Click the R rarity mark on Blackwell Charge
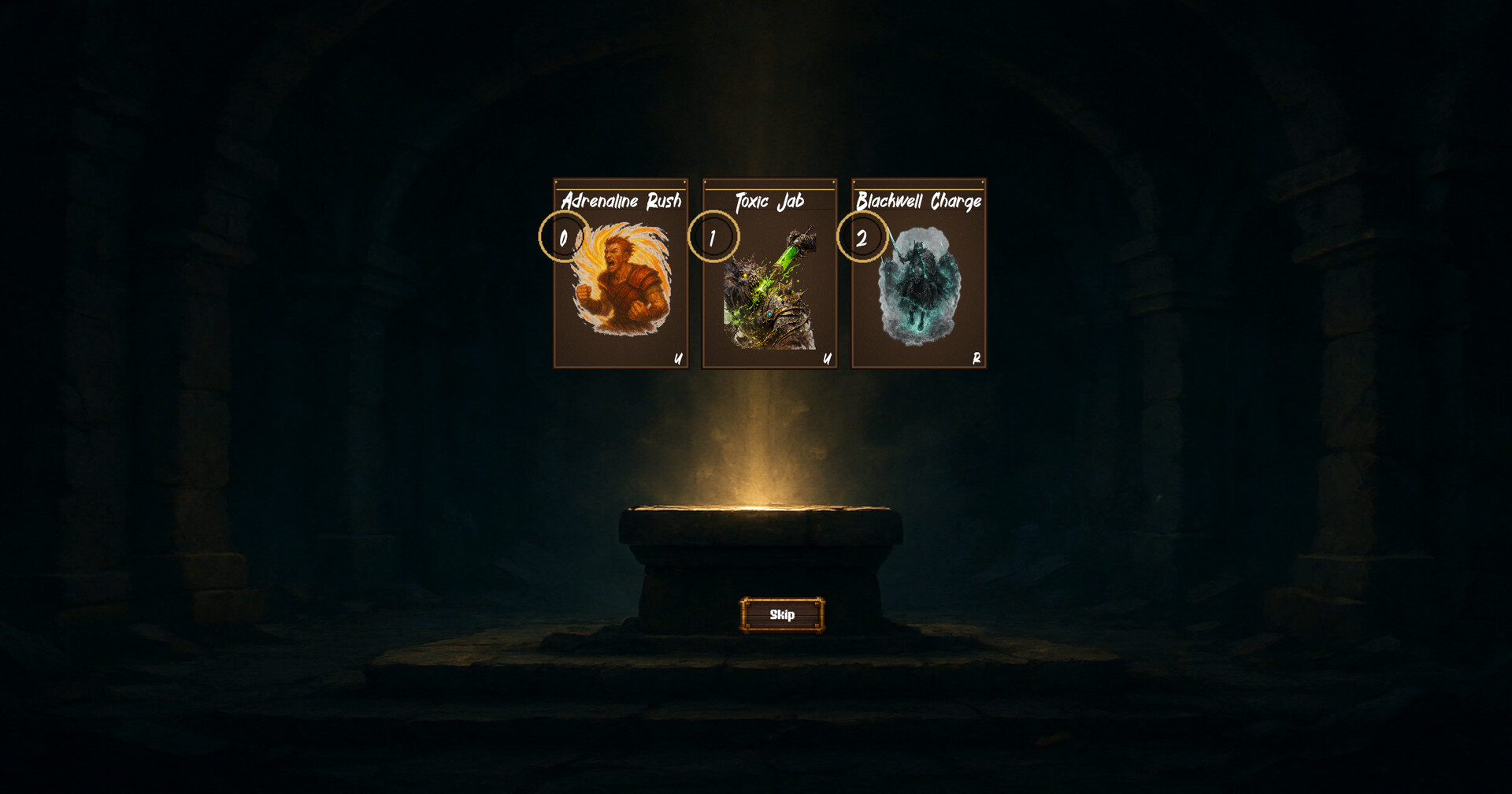This screenshot has height=794, width=1512. [976, 360]
